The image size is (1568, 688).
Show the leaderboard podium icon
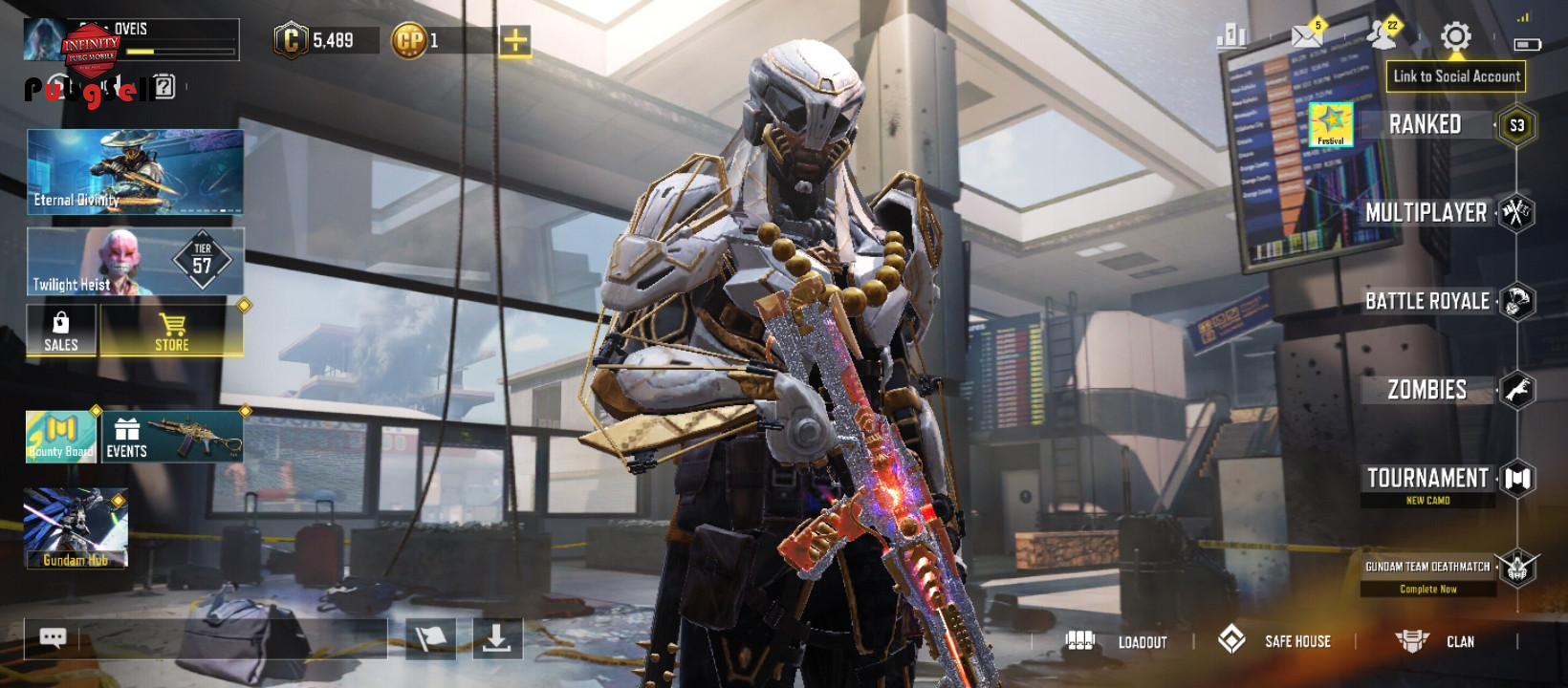click(x=1231, y=36)
